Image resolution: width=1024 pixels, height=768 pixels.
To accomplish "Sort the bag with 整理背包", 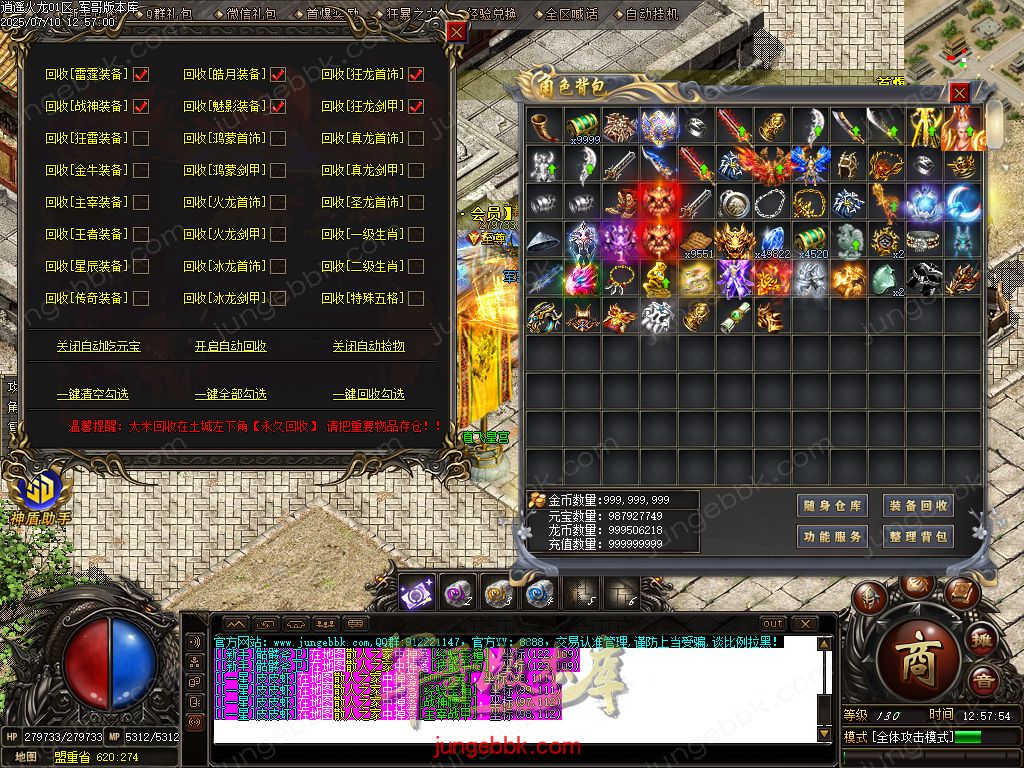I will 918,537.
